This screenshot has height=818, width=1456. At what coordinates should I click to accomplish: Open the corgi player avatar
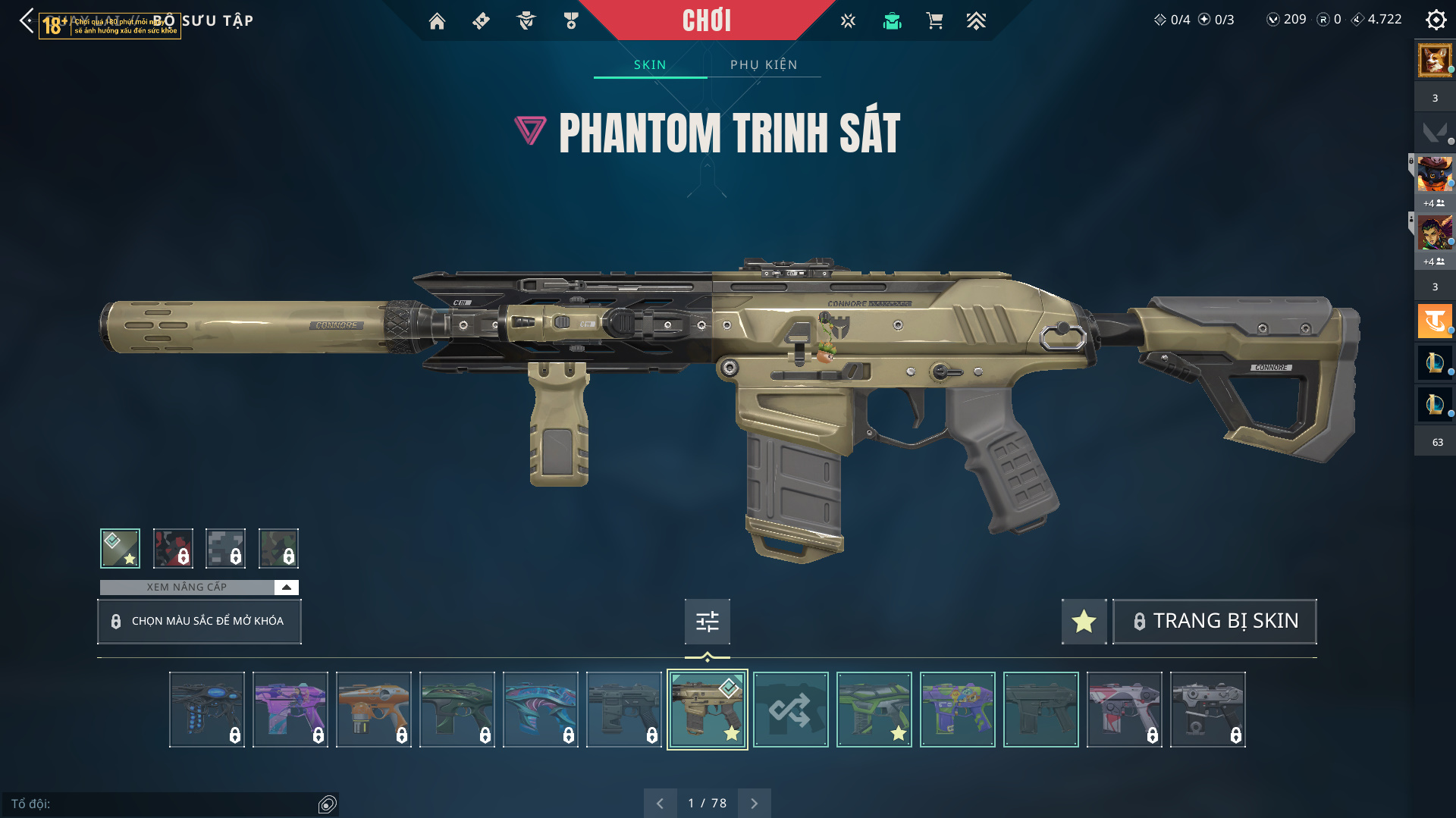pos(1435,60)
